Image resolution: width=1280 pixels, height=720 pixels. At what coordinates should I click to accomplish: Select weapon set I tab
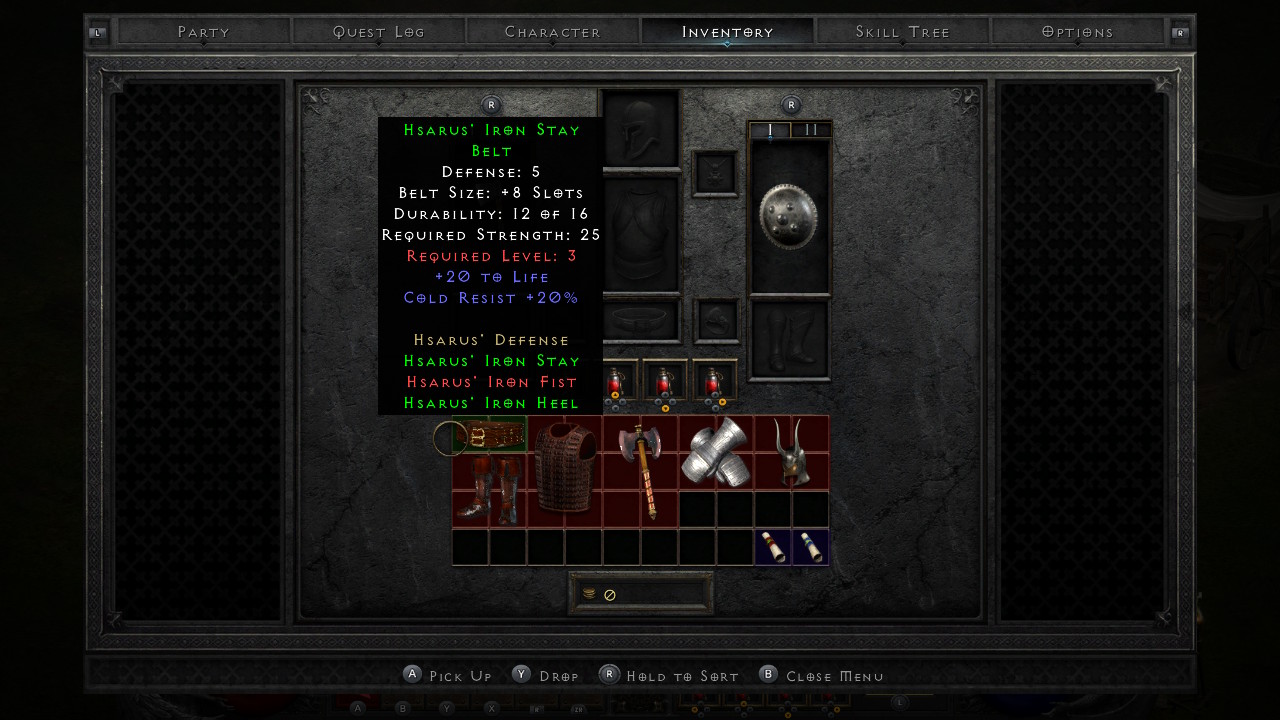(770, 130)
